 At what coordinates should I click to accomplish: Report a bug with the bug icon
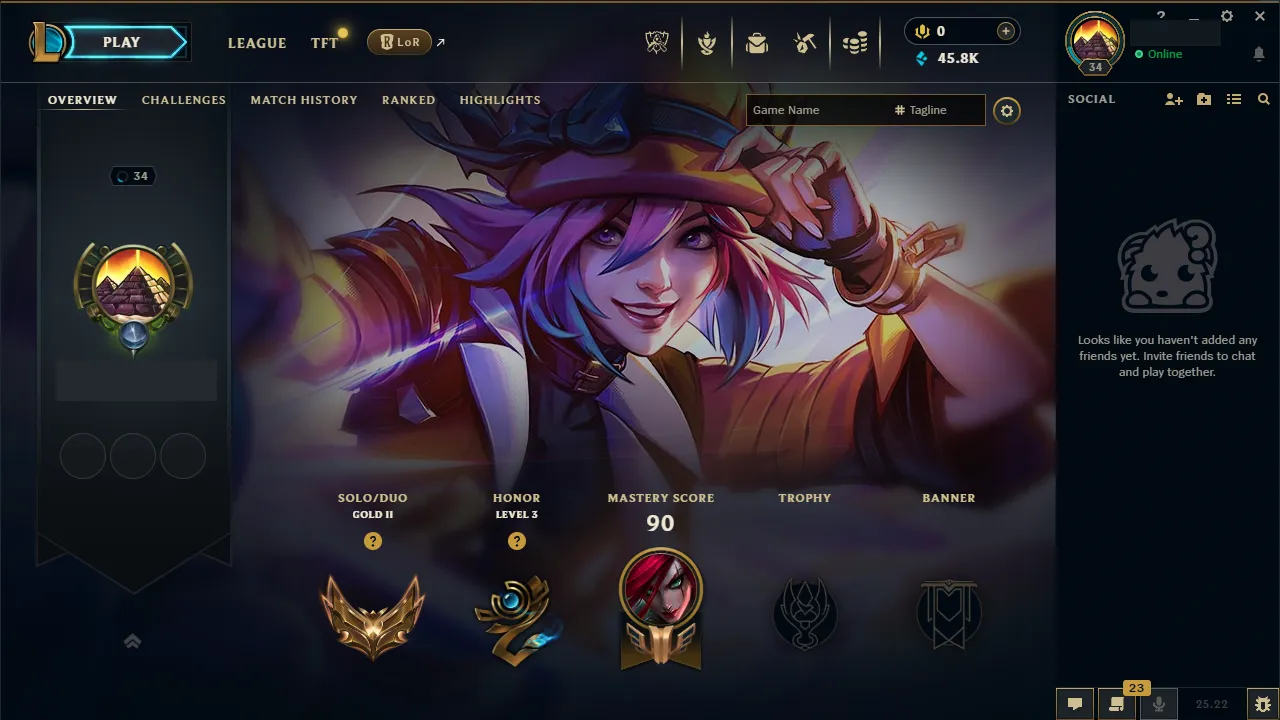(1263, 703)
